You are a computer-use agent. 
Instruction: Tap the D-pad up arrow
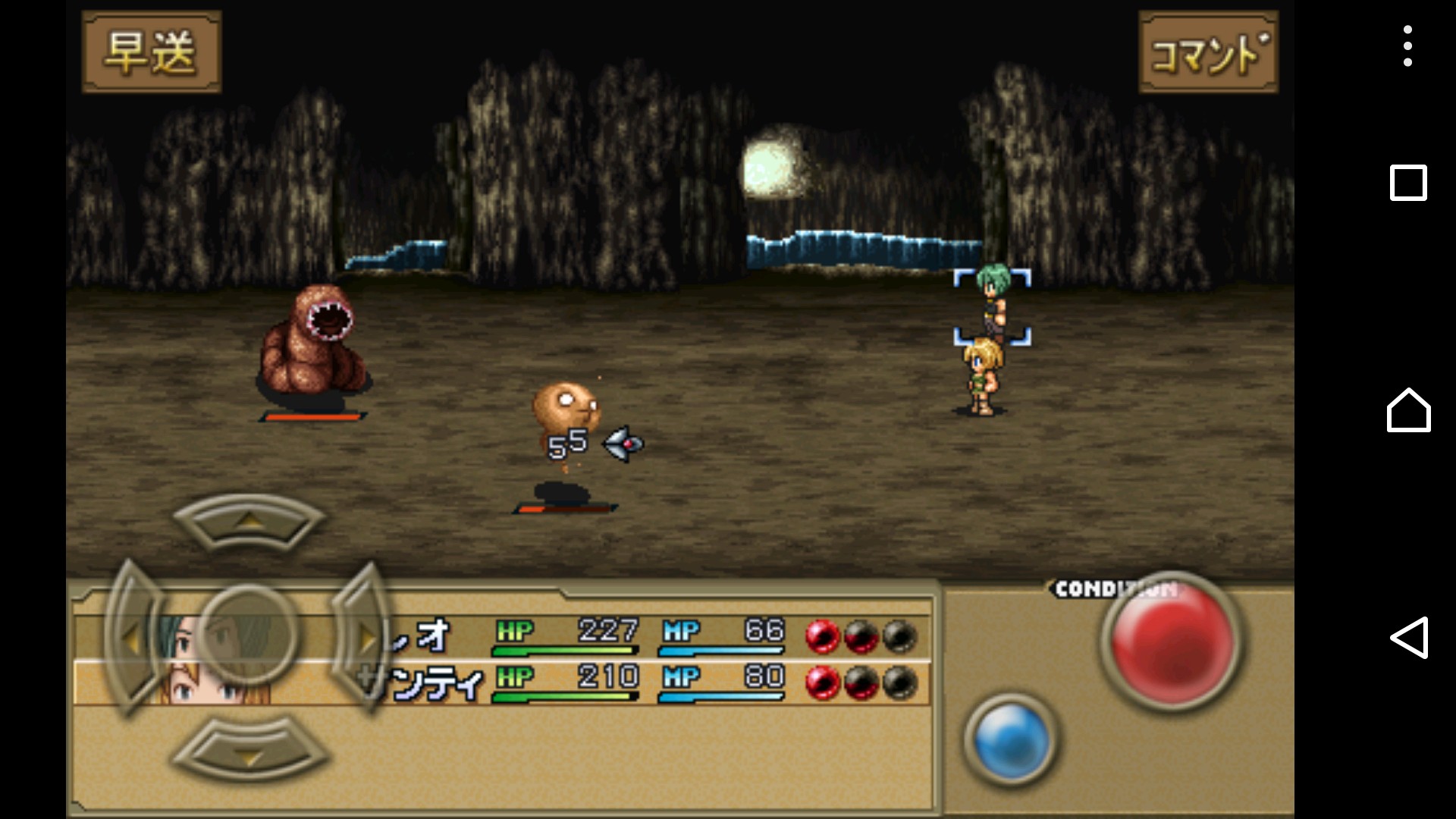point(248,522)
